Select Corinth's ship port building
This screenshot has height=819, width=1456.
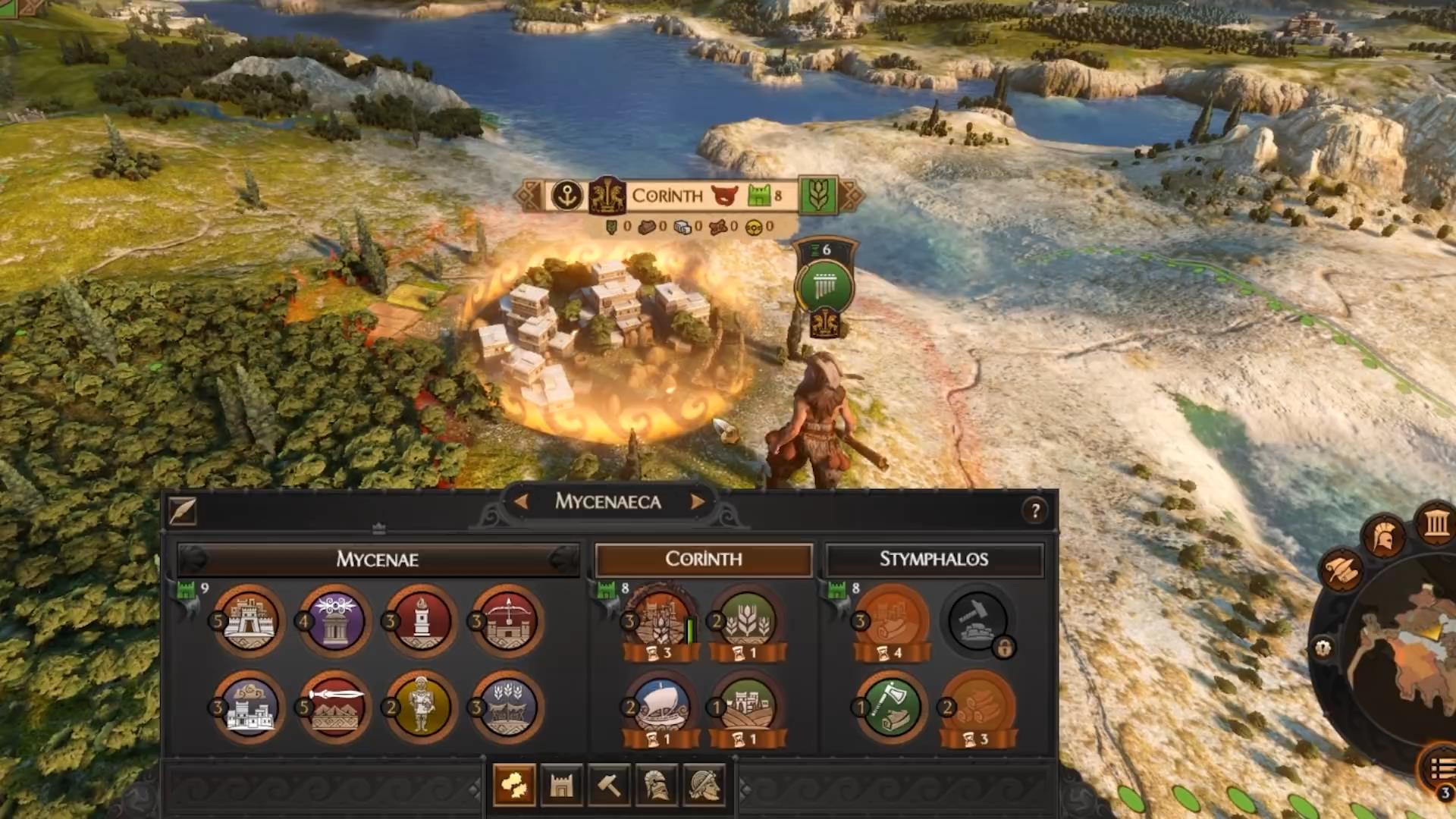tap(660, 705)
